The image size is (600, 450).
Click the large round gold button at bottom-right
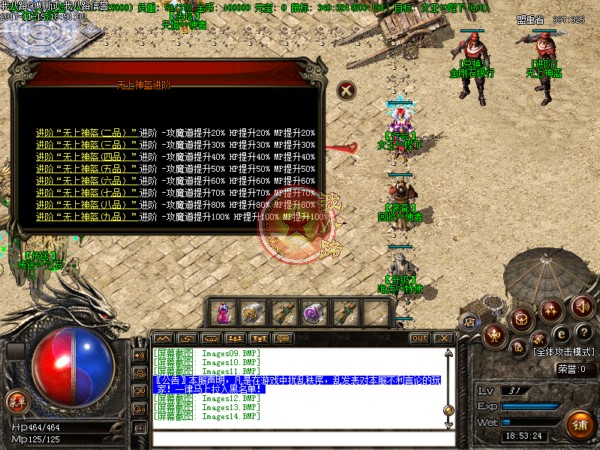coord(577,423)
